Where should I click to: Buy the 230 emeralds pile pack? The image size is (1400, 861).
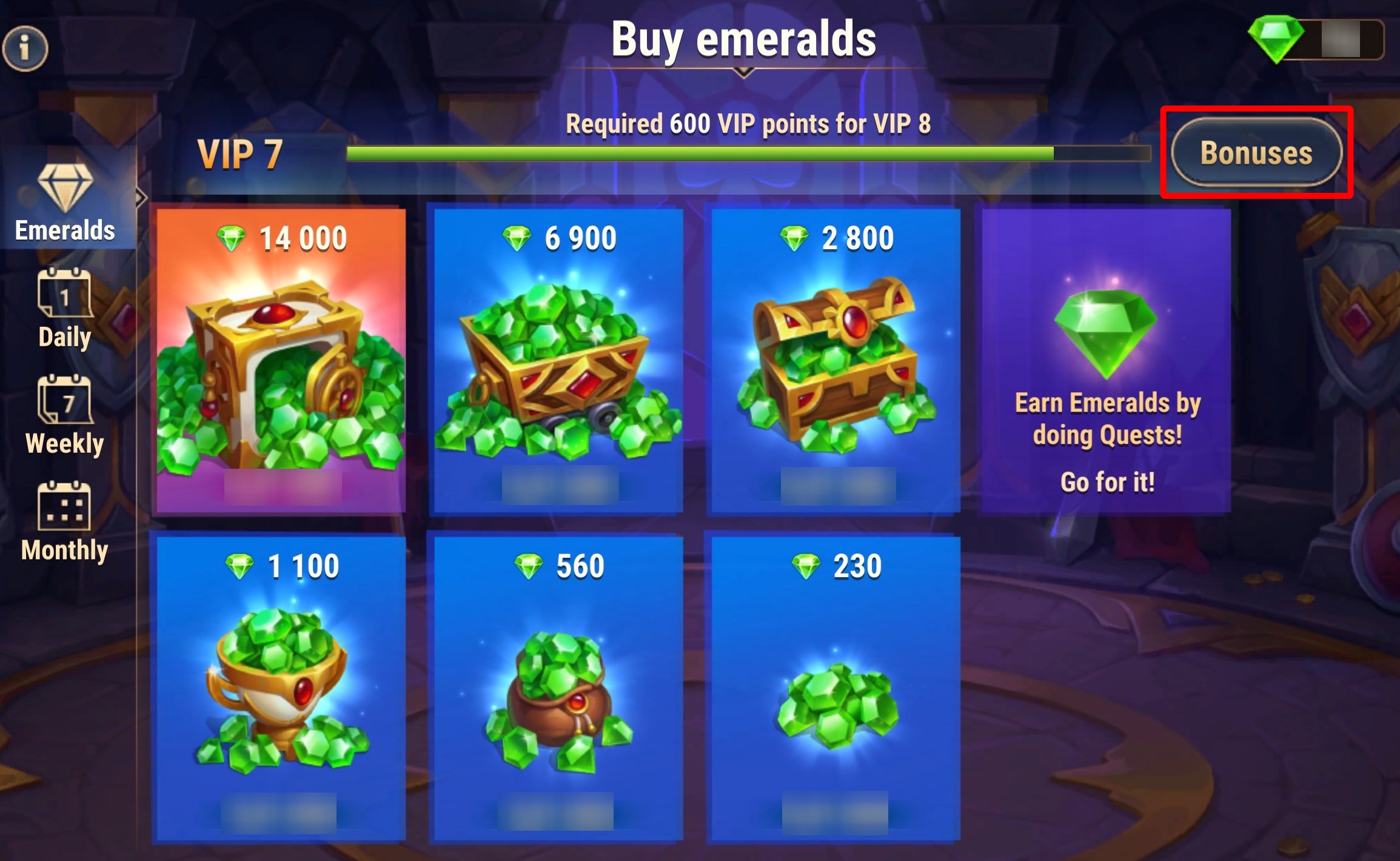(x=836, y=689)
